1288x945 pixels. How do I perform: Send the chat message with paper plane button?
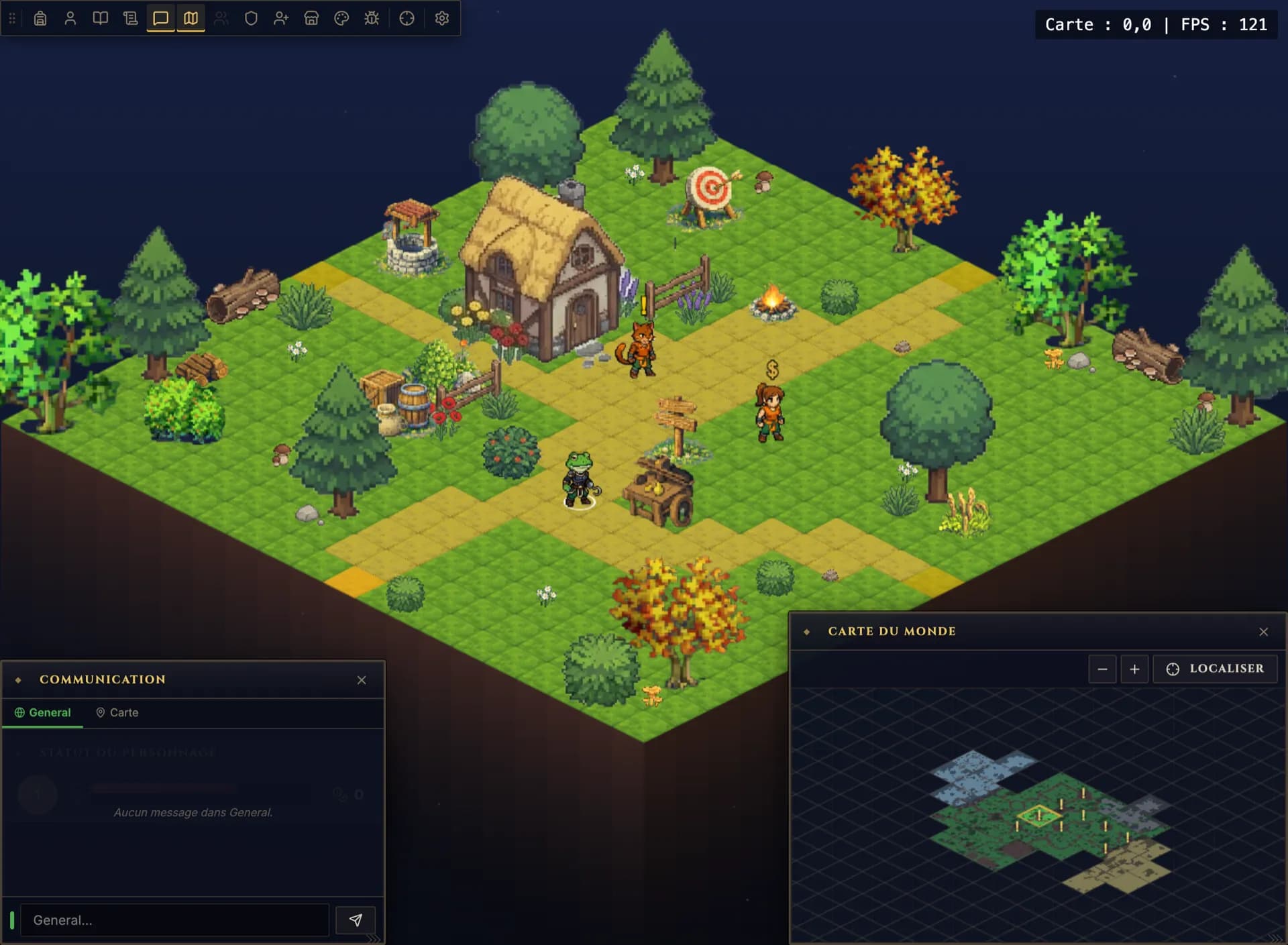pyautogui.click(x=356, y=920)
